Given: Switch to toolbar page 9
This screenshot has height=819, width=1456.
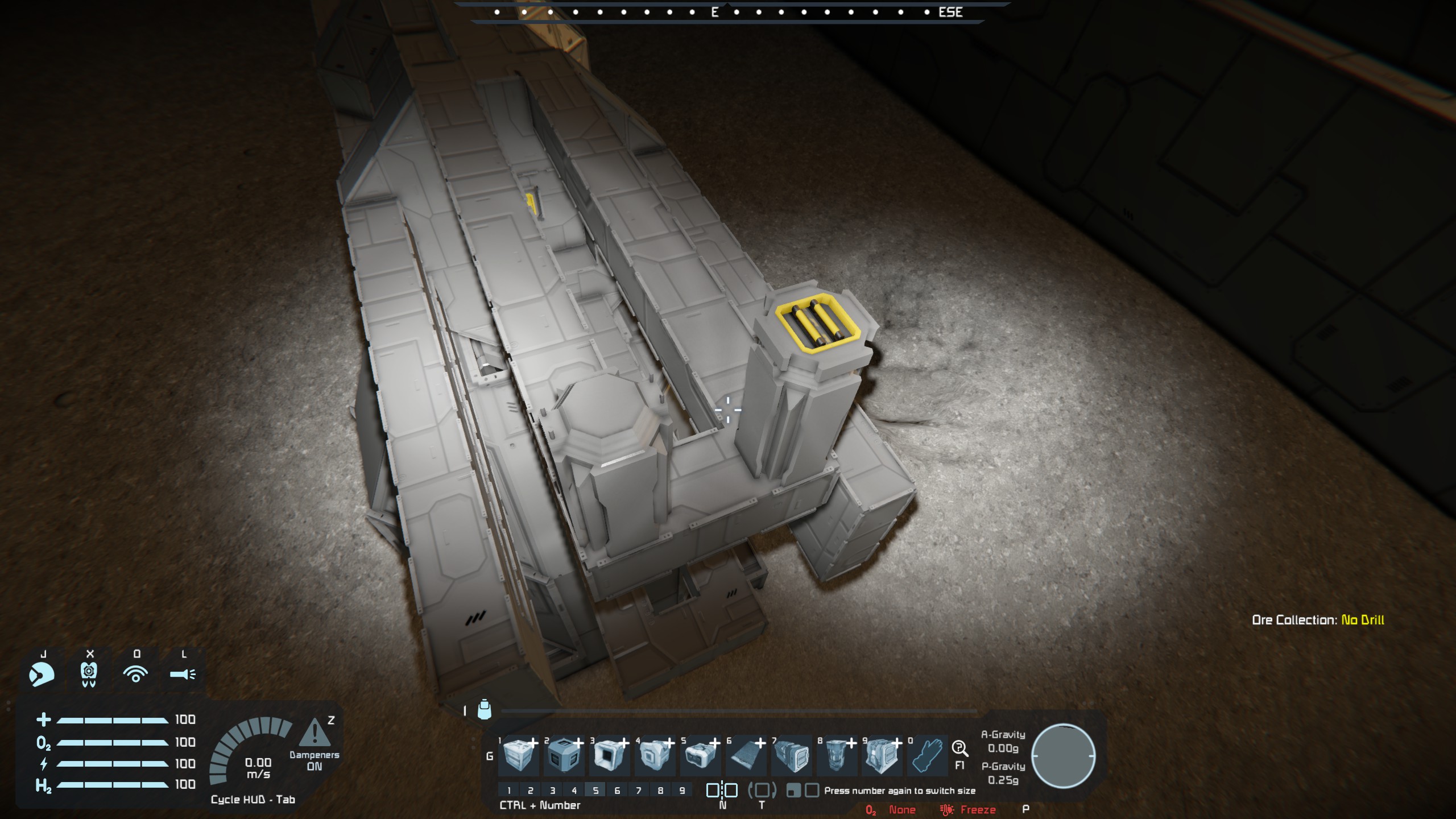Looking at the screenshot, I should tap(682, 790).
